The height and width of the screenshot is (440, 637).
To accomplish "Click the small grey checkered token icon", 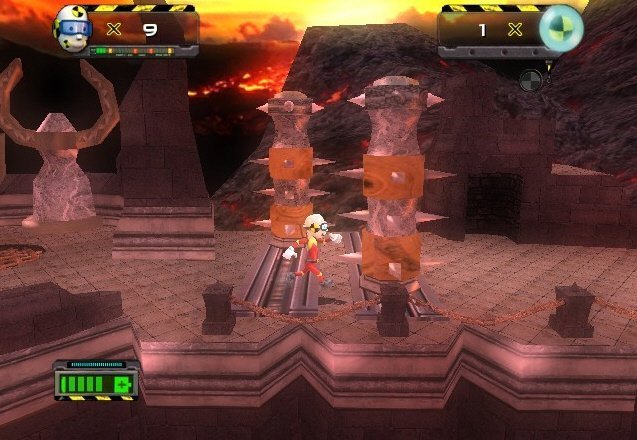I will pyautogui.click(x=532, y=79).
